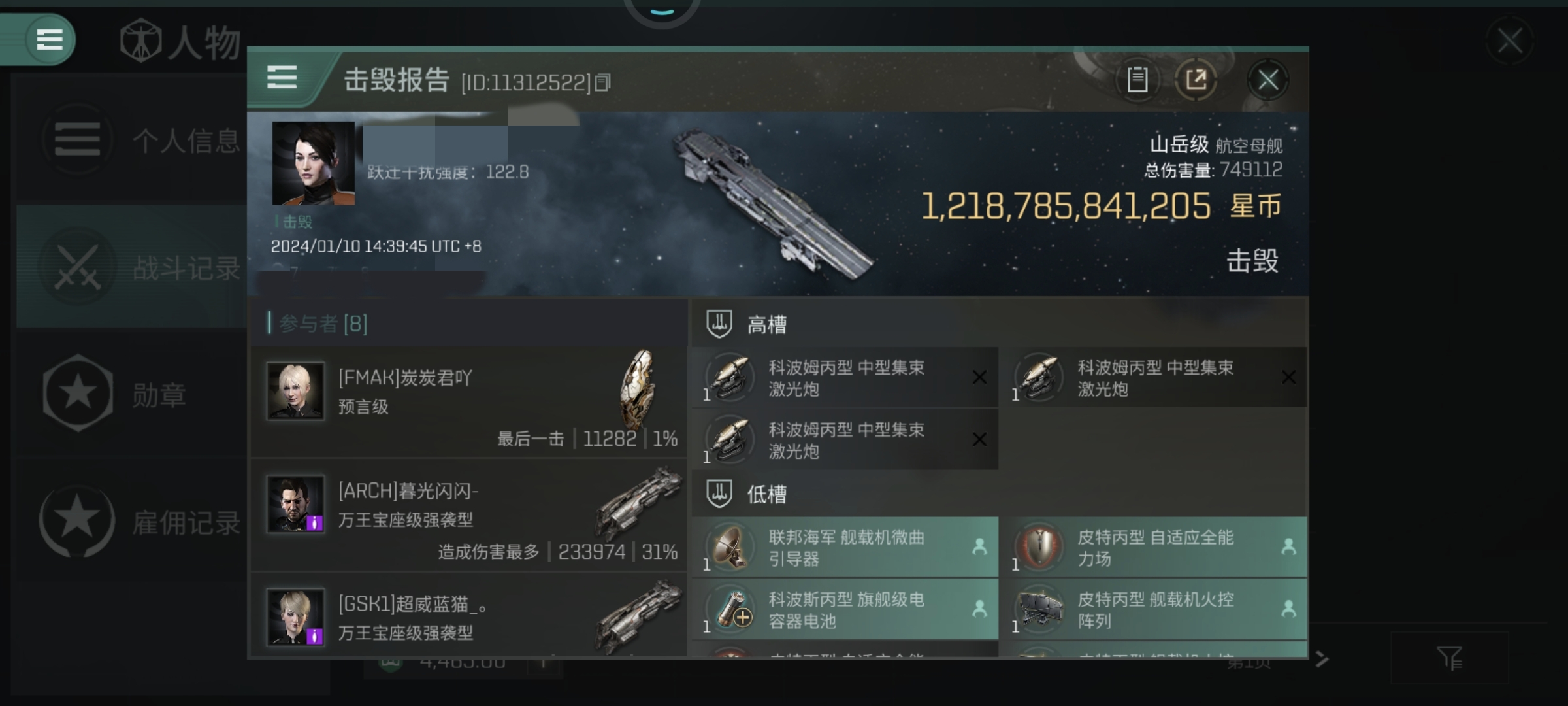
Task: Open the kill report hamburger menu
Action: [x=282, y=78]
